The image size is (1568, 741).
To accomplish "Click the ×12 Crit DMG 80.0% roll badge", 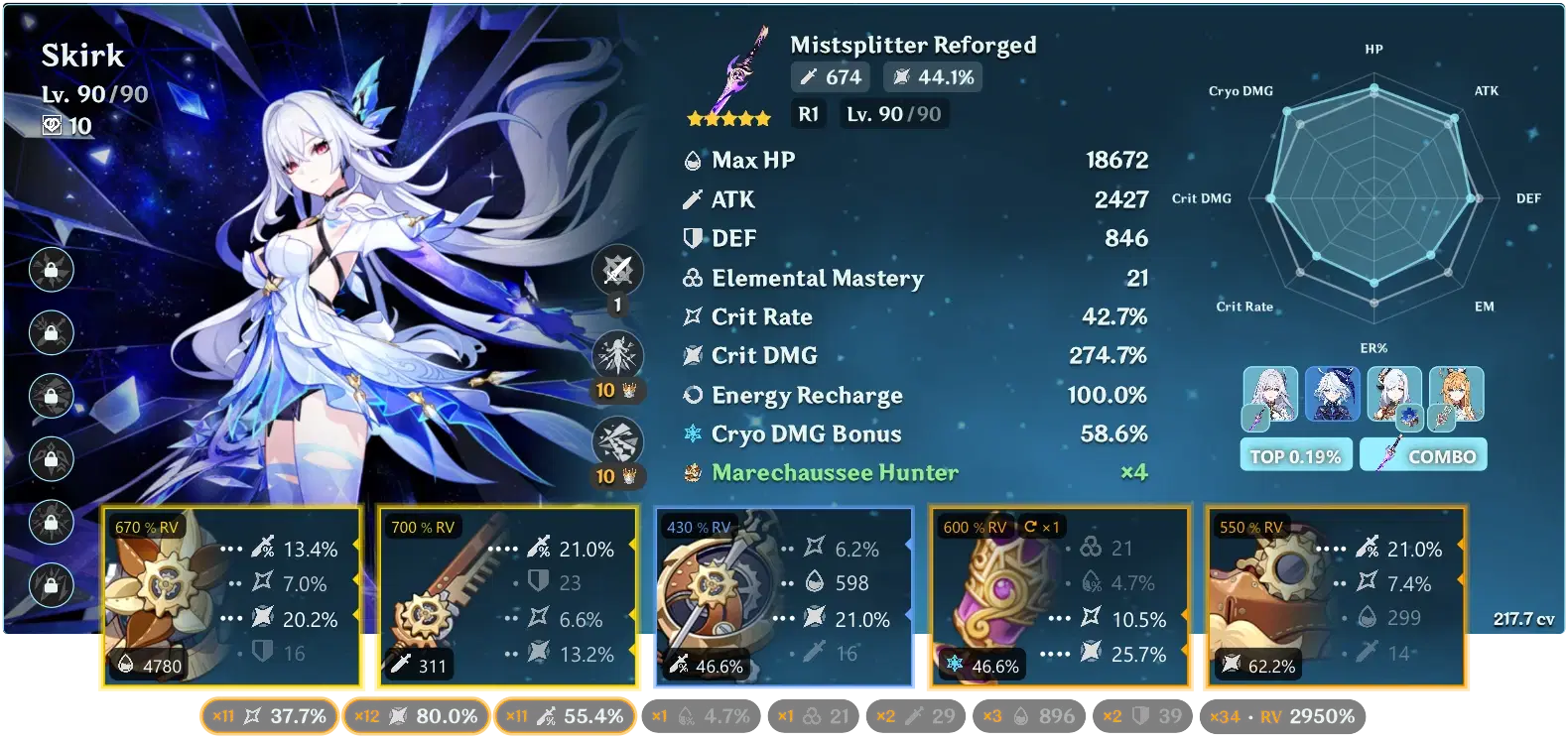I will [x=416, y=714].
